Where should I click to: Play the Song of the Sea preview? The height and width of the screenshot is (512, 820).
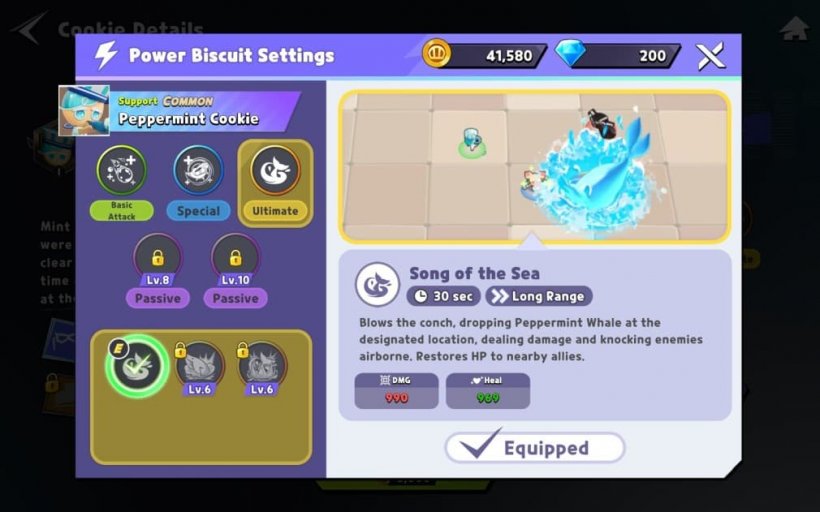(534, 167)
